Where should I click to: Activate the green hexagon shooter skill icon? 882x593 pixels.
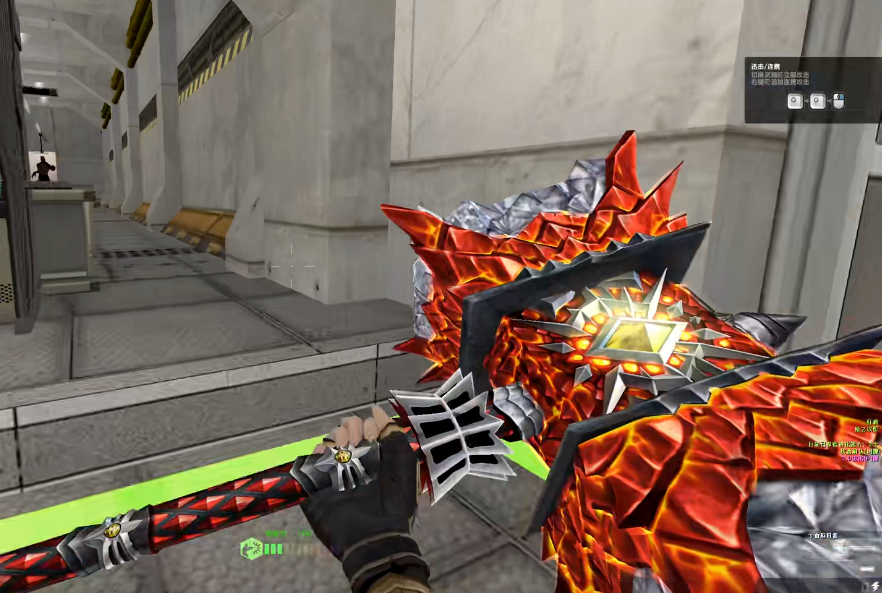[x=251, y=548]
